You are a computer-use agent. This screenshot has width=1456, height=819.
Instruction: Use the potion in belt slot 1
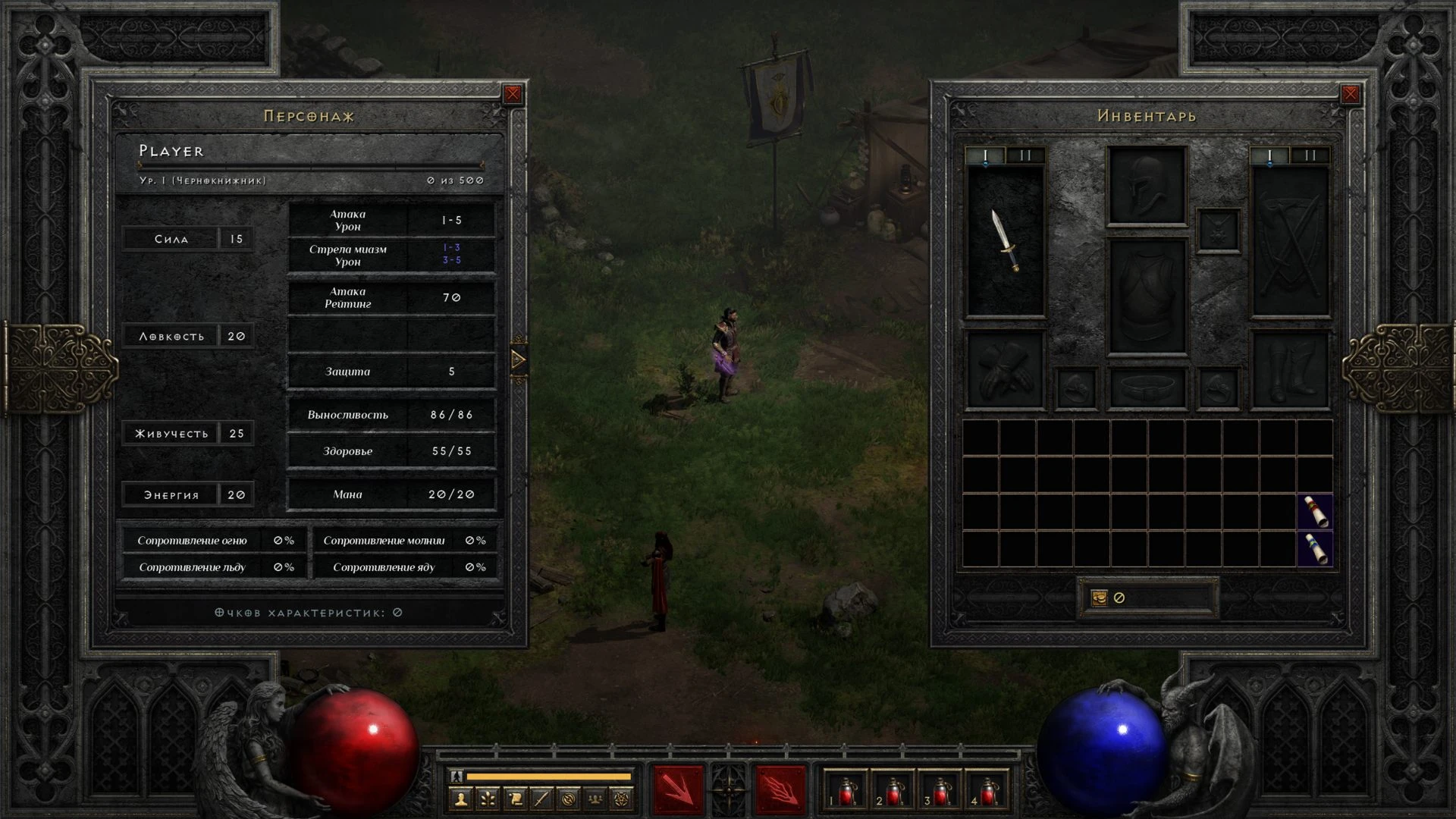pos(846,792)
